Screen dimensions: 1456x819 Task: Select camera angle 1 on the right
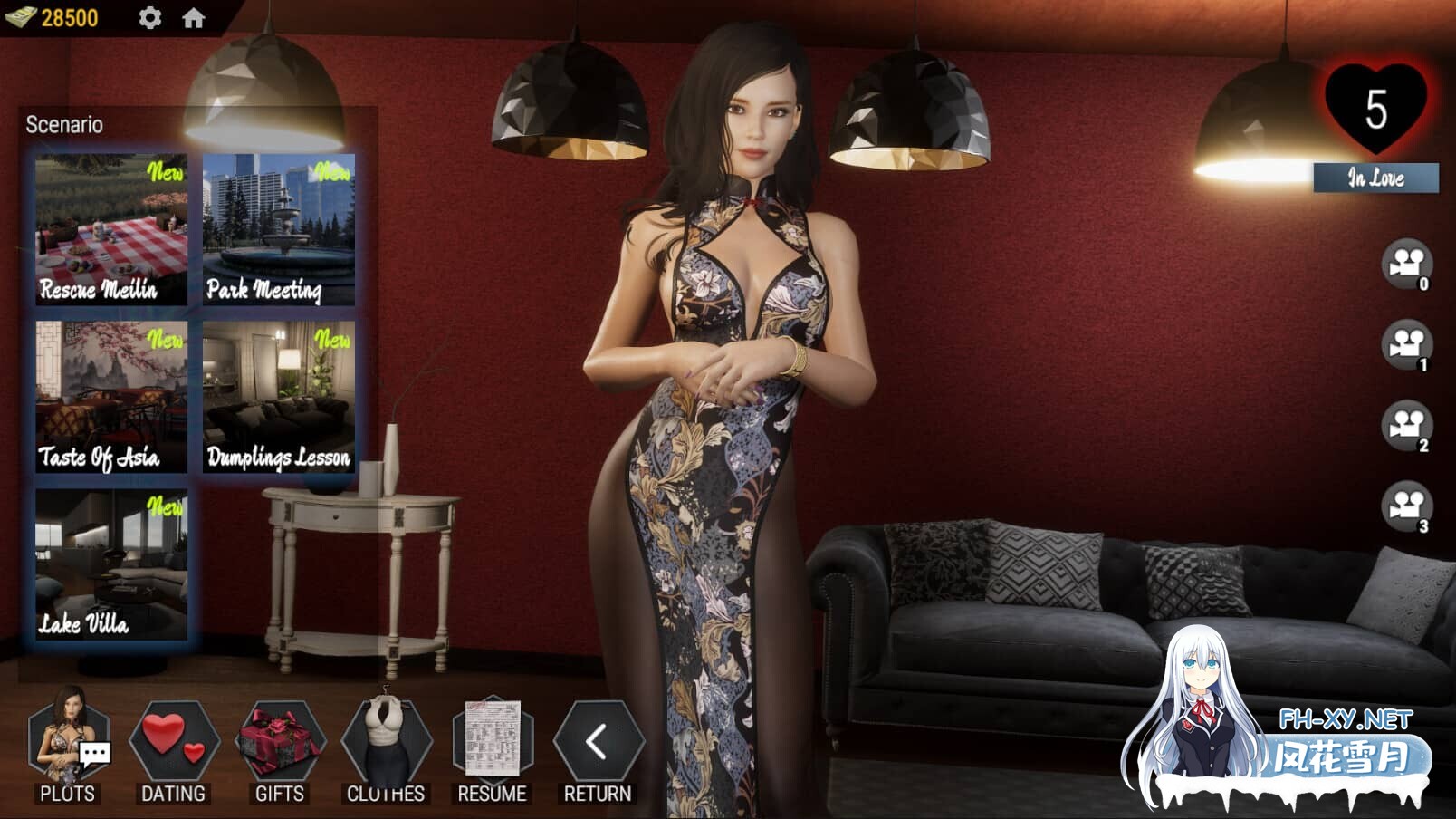click(1406, 345)
